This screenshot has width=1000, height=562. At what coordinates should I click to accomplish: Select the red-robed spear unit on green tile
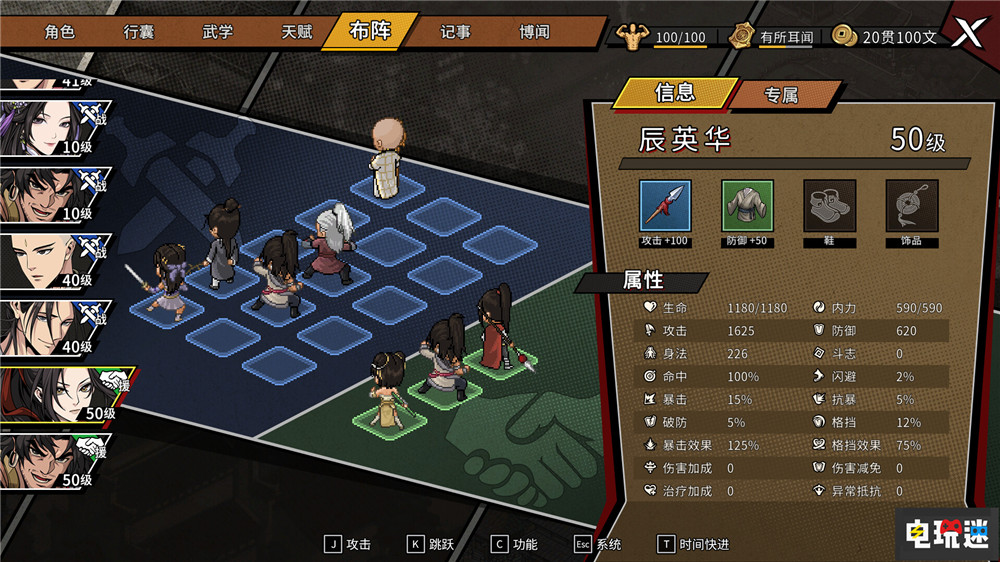point(497,328)
